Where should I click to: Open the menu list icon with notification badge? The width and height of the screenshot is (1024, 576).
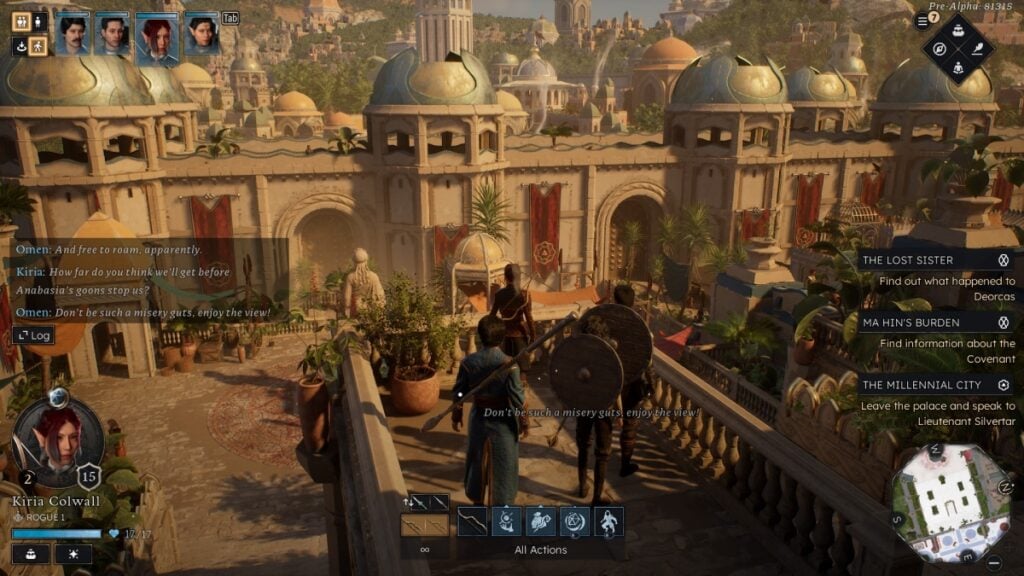[x=922, y=21]
